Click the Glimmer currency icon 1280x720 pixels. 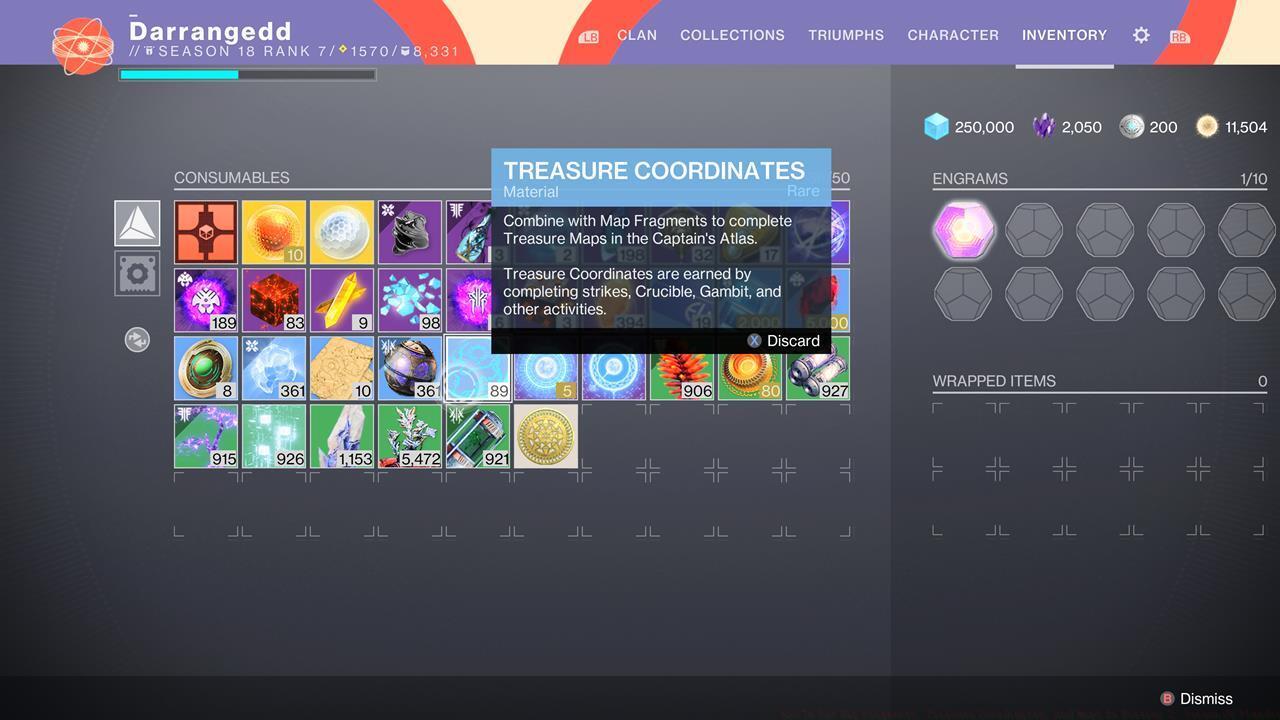(x=936, y=126)
